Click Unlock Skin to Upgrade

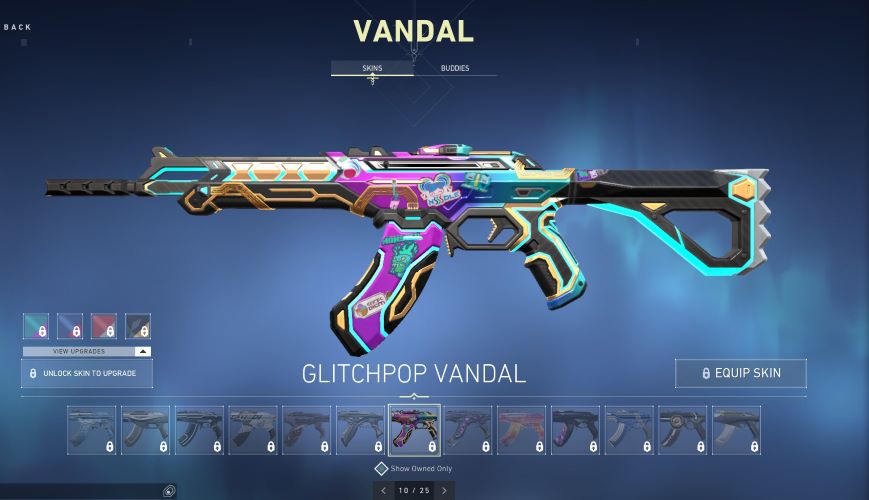point(87,373)
